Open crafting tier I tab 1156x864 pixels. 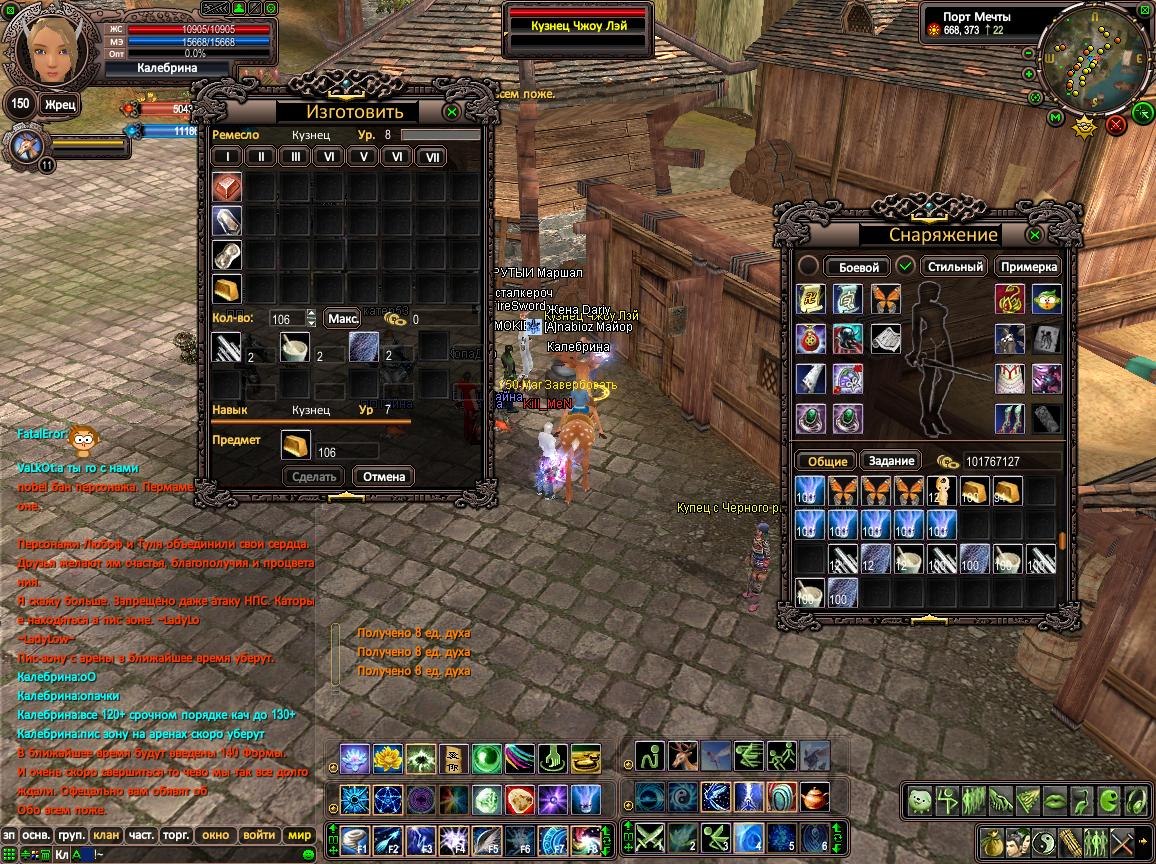coord(228,157)
